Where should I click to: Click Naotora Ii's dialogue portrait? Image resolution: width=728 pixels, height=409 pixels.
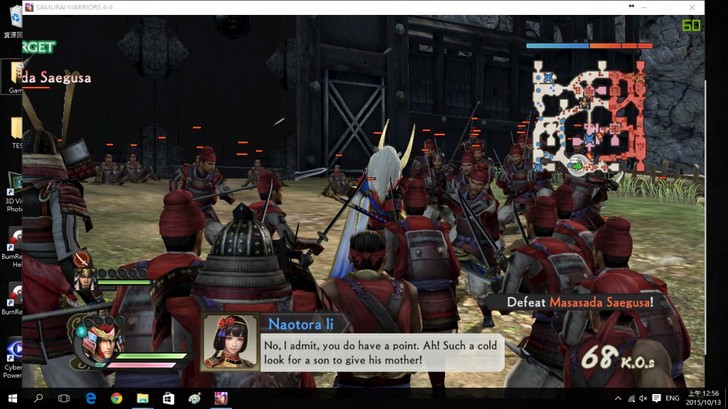(x=230, y=343)
